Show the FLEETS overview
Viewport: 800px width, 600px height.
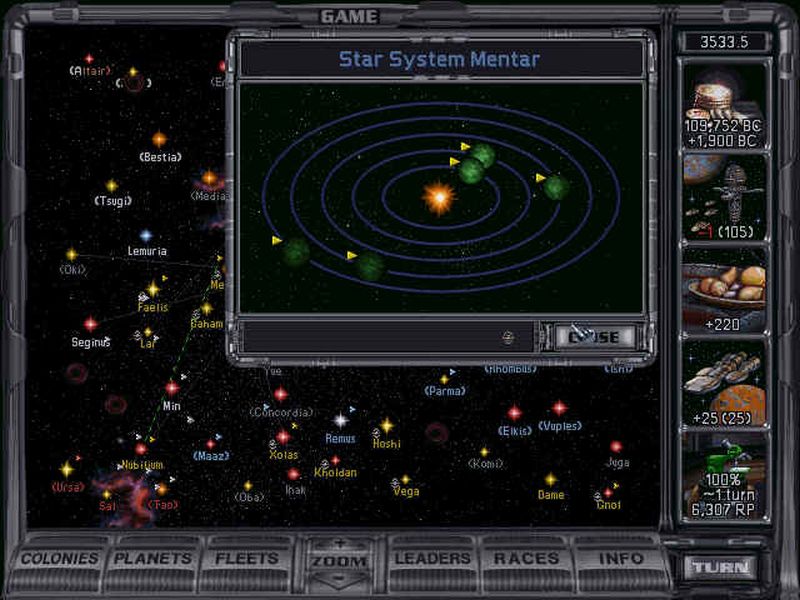245,559
